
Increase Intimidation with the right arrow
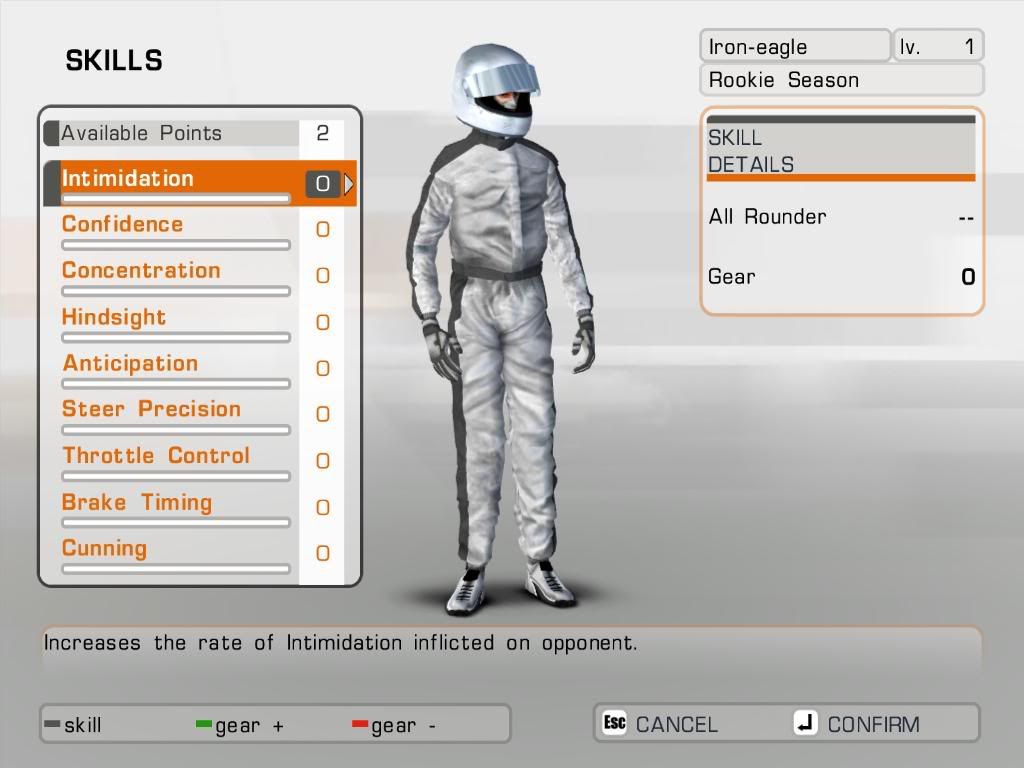coord(349,184)
